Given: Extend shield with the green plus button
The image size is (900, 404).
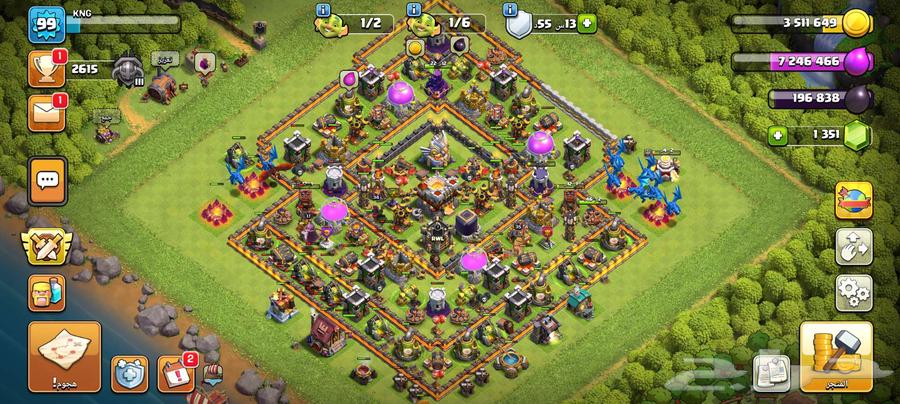Looking at the screenshot, I should point(586,22).
